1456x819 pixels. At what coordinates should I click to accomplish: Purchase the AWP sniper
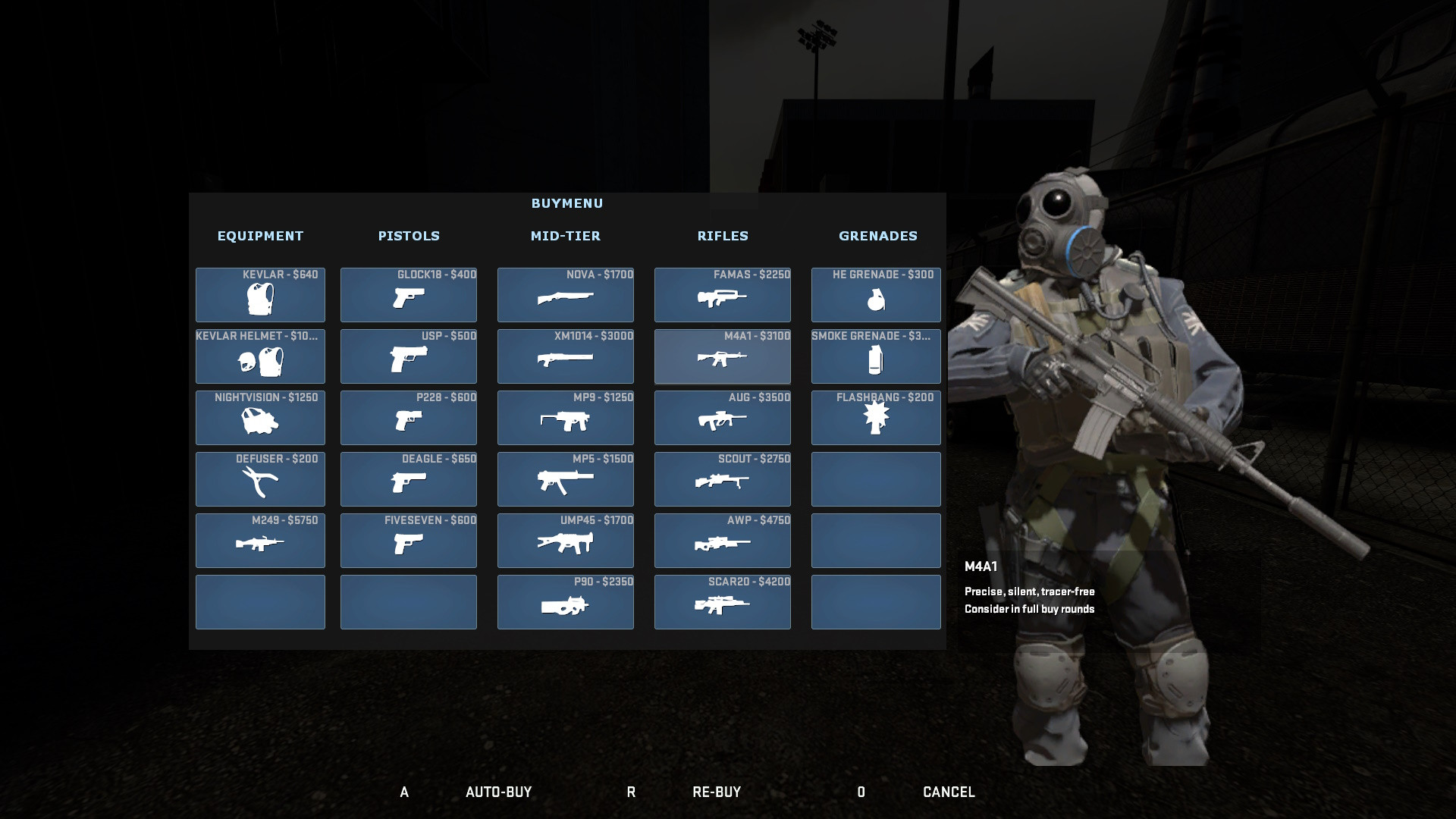tap(722, 541)
